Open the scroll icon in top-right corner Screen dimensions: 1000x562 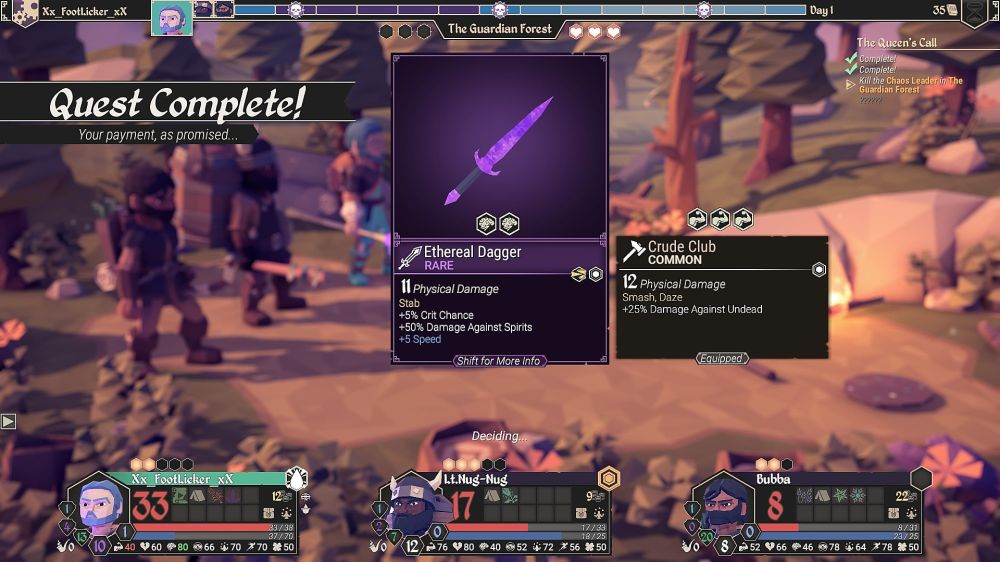pyautogui.click(x=973, y=12)
